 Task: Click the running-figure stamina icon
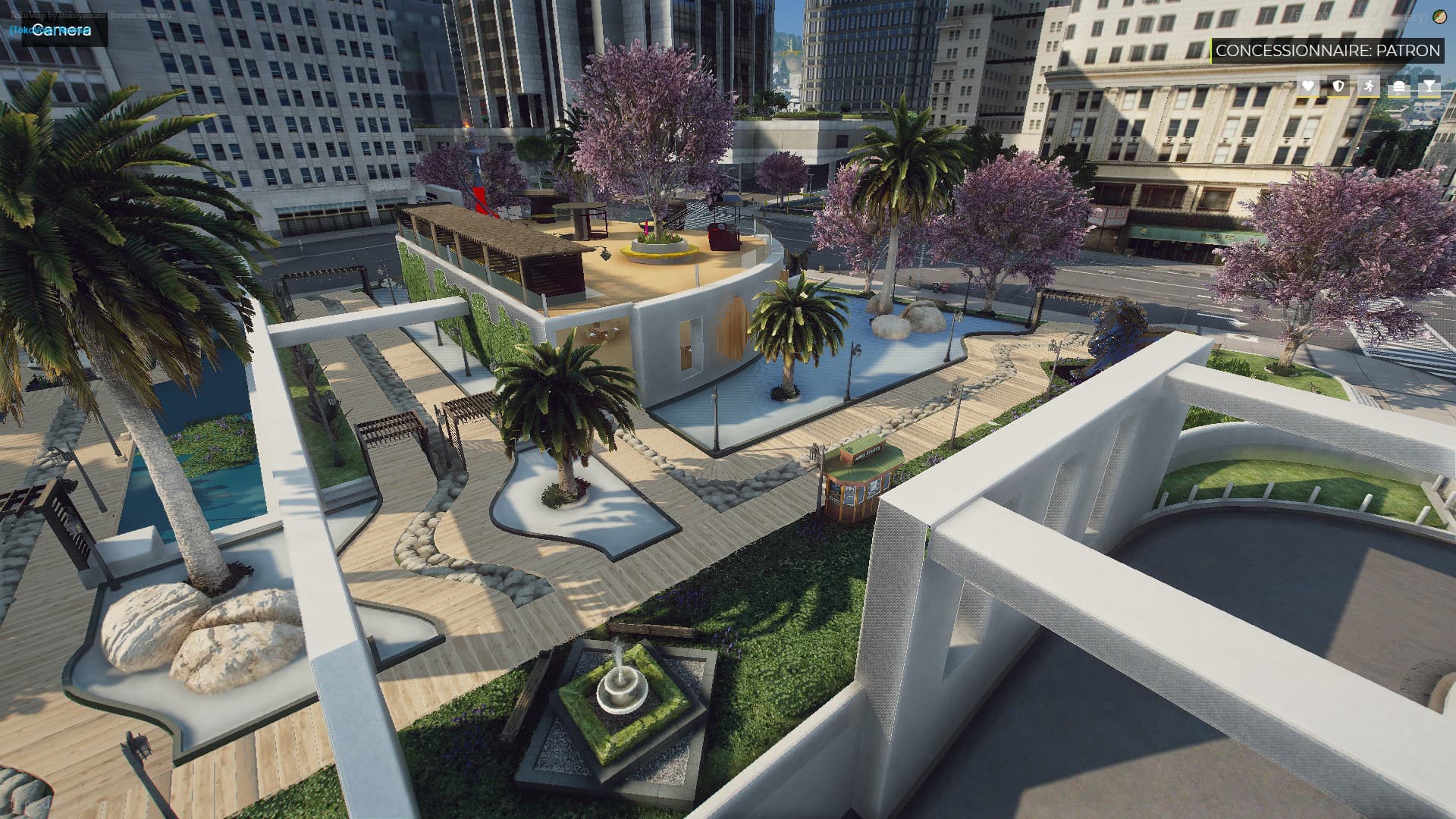(x=1369, y=86)
